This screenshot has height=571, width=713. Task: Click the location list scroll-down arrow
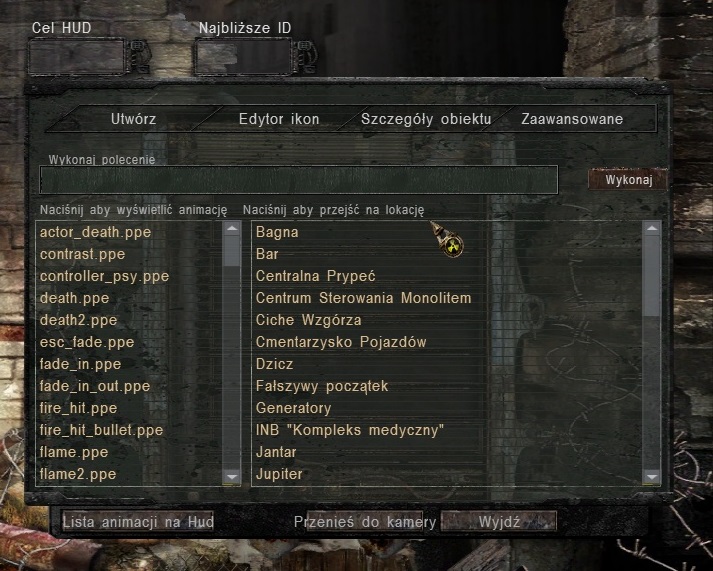coord(651,477)
